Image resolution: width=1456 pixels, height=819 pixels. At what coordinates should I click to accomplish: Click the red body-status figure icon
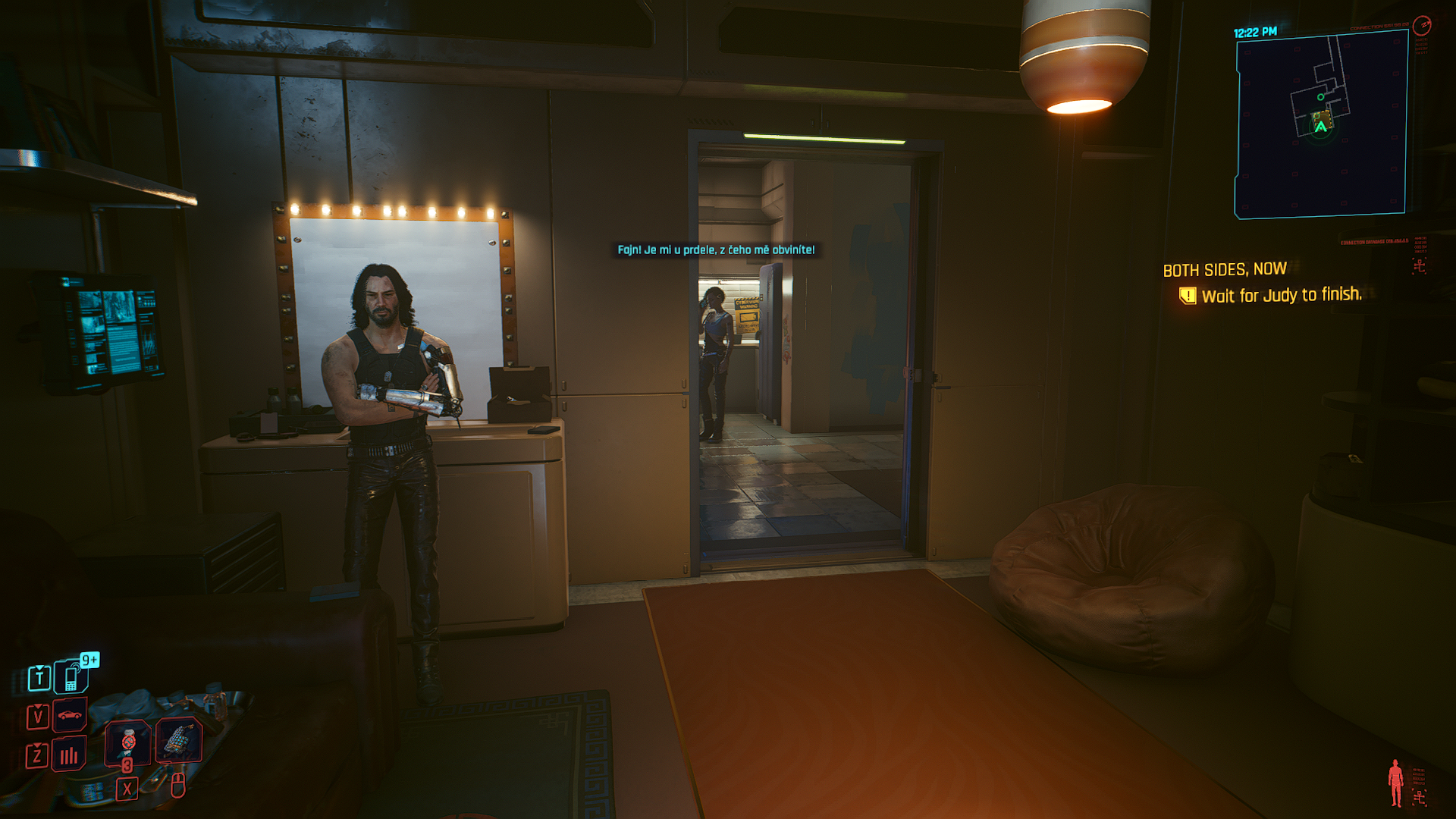[1395, 783]
